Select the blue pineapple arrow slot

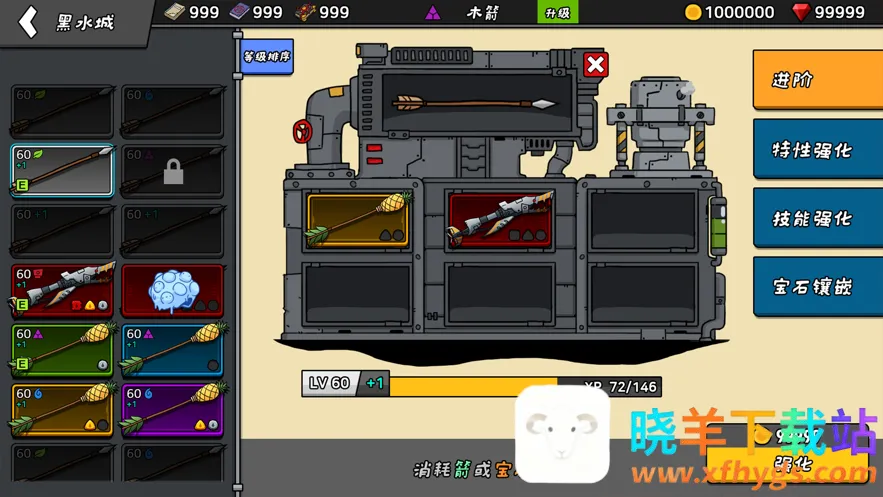[x=173, y=350]
